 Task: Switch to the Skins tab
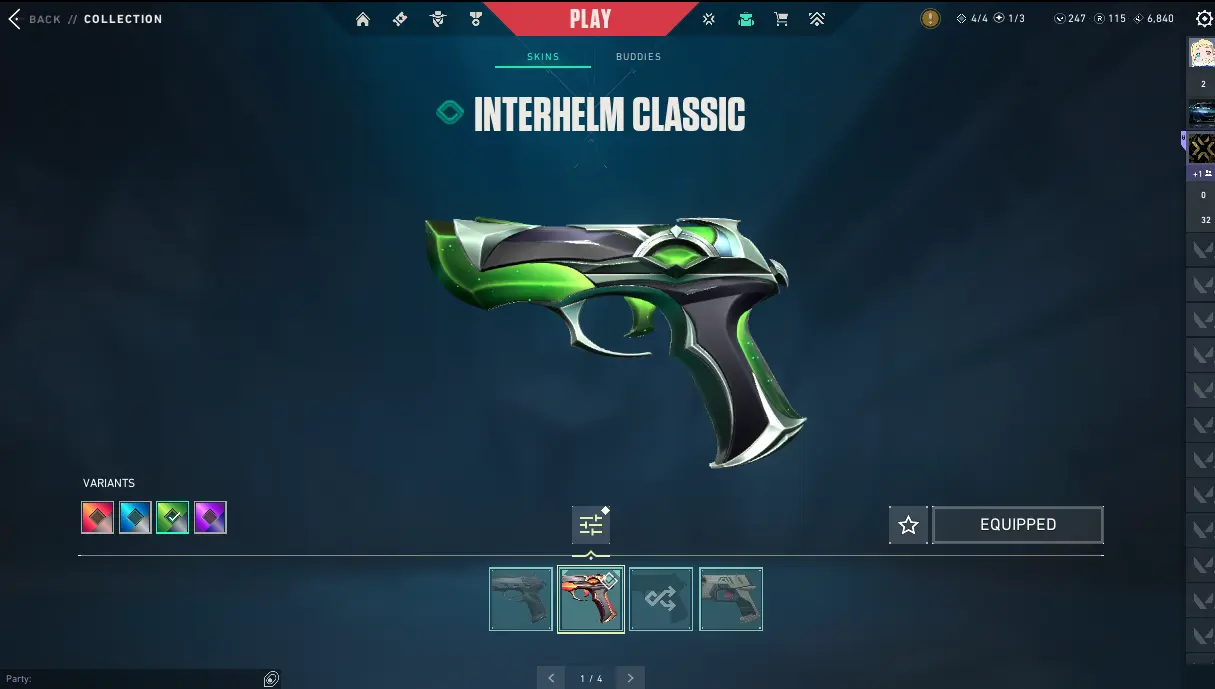[543, 57]
